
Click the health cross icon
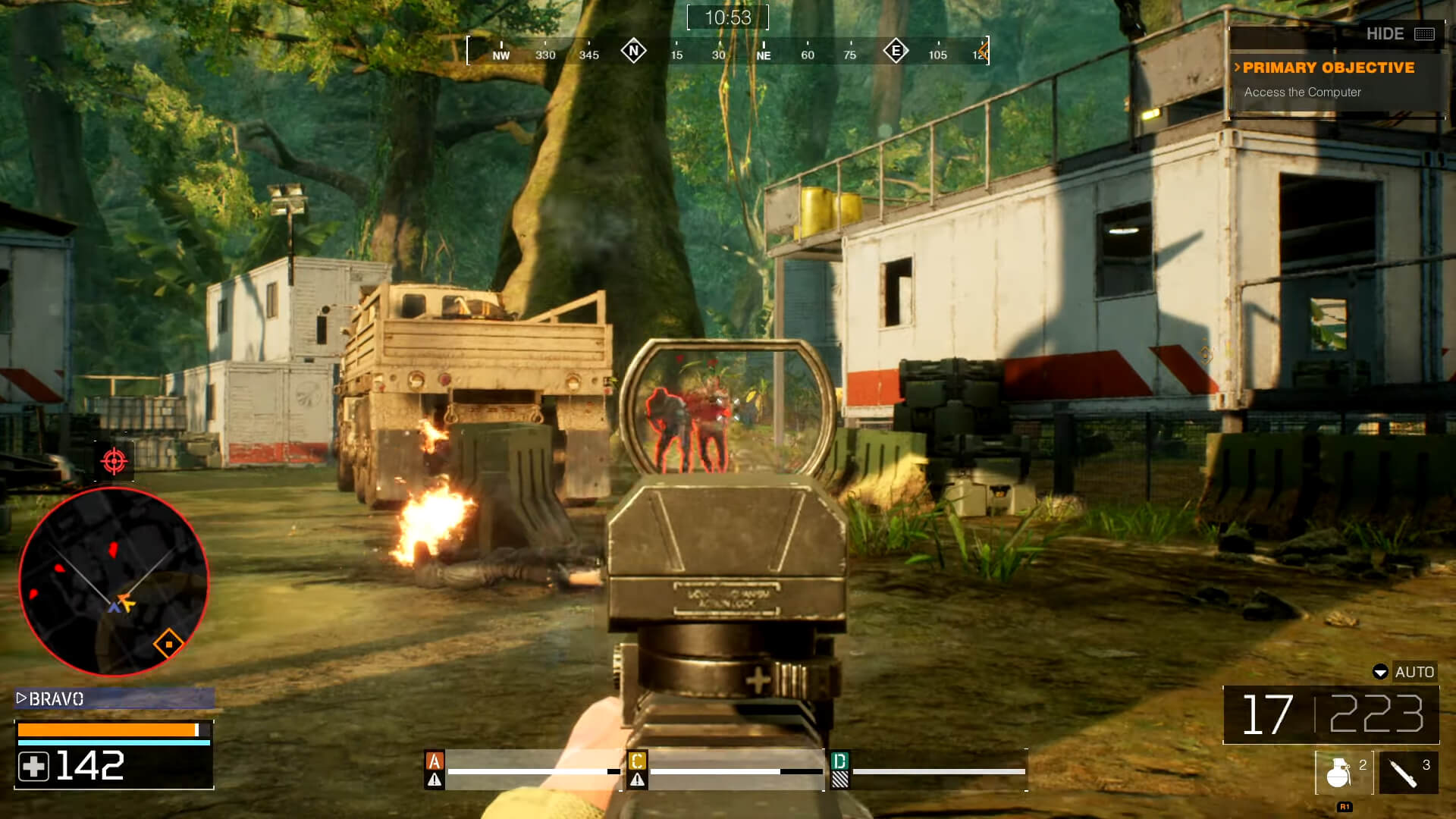(x=34, y=767)
